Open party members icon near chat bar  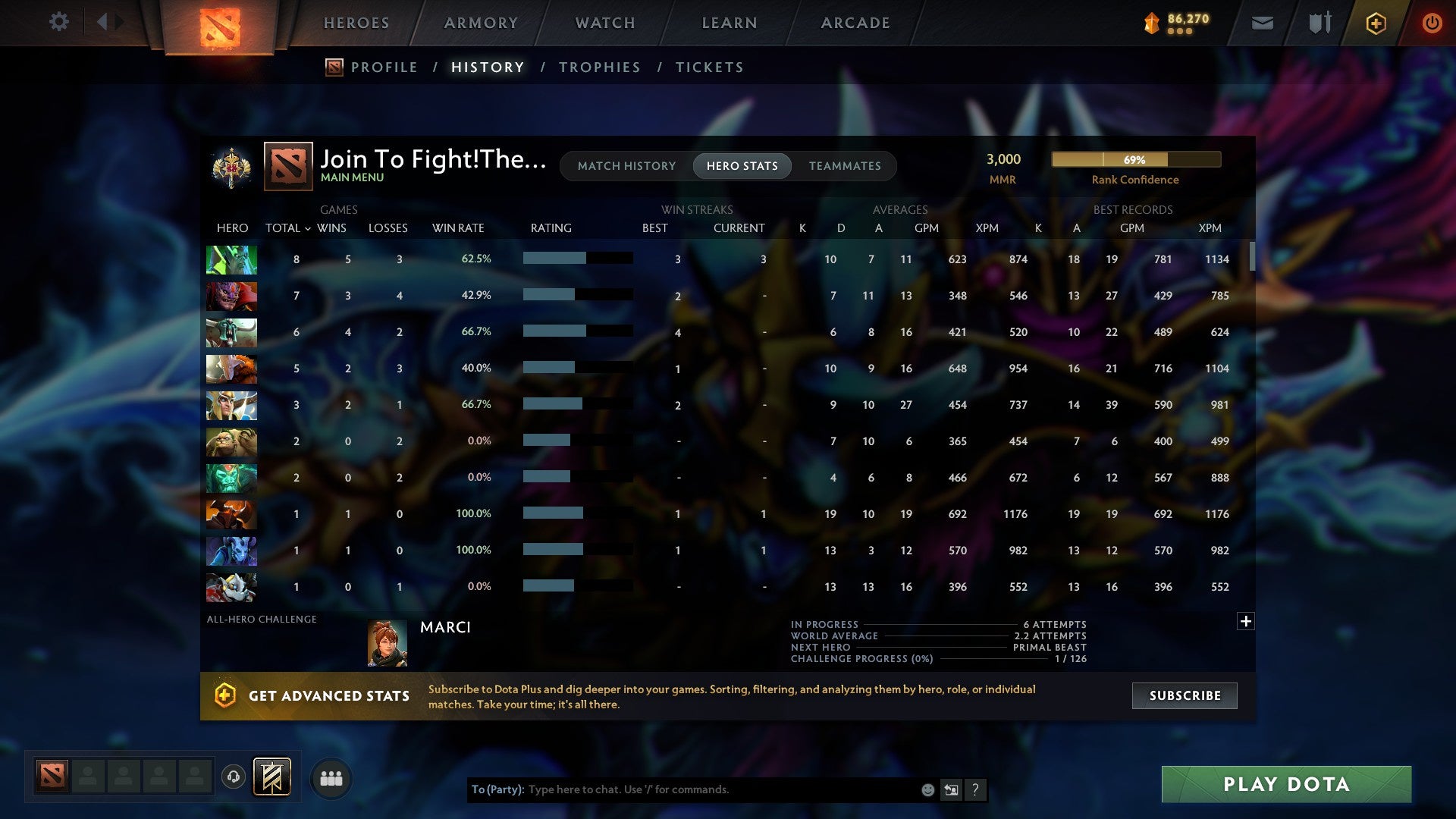coord(331,777)
